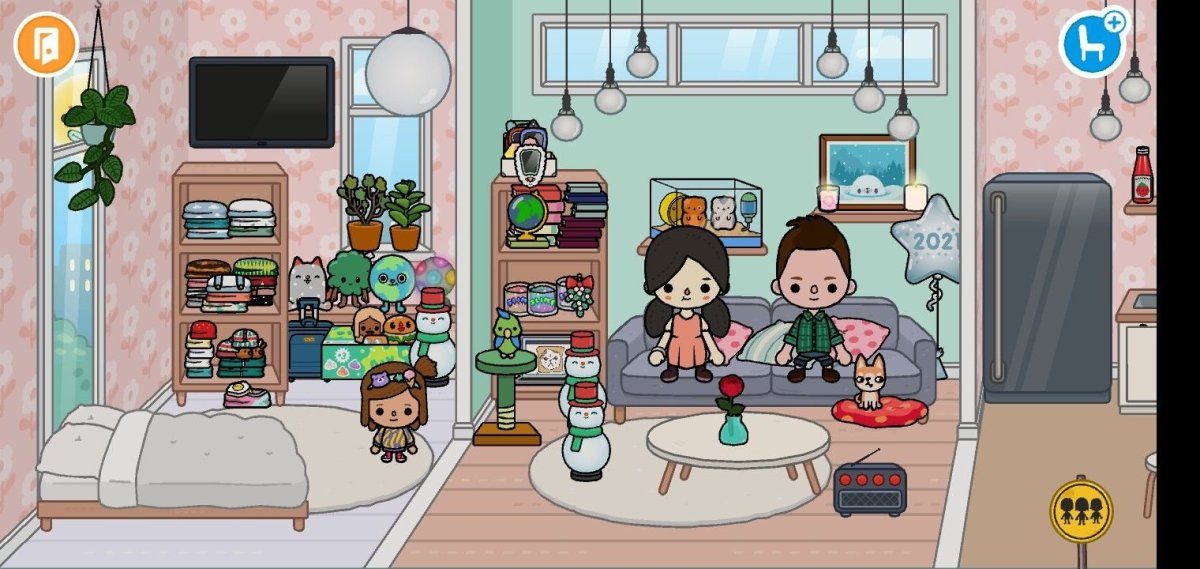The image size is (1200, 569).
Task: Tap the orange exit door button
Action: pyautogui.click(x=46, y=43)
